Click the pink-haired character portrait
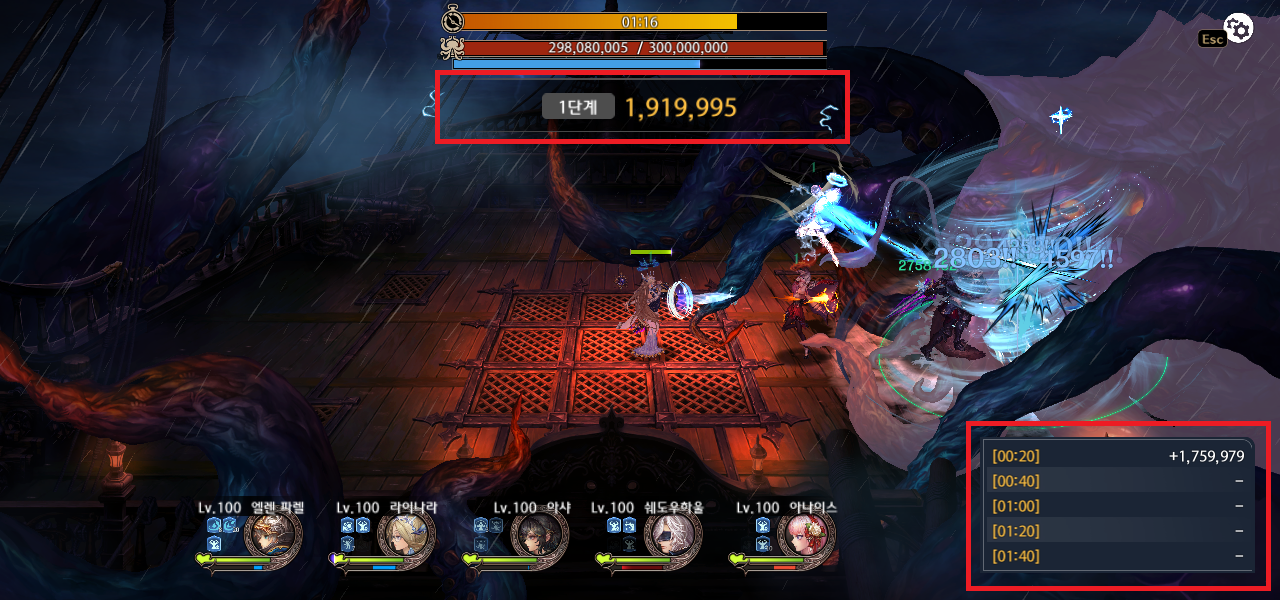Viewport: 1280px width, 600px height. pyautogui.click(x=806, y=540)
